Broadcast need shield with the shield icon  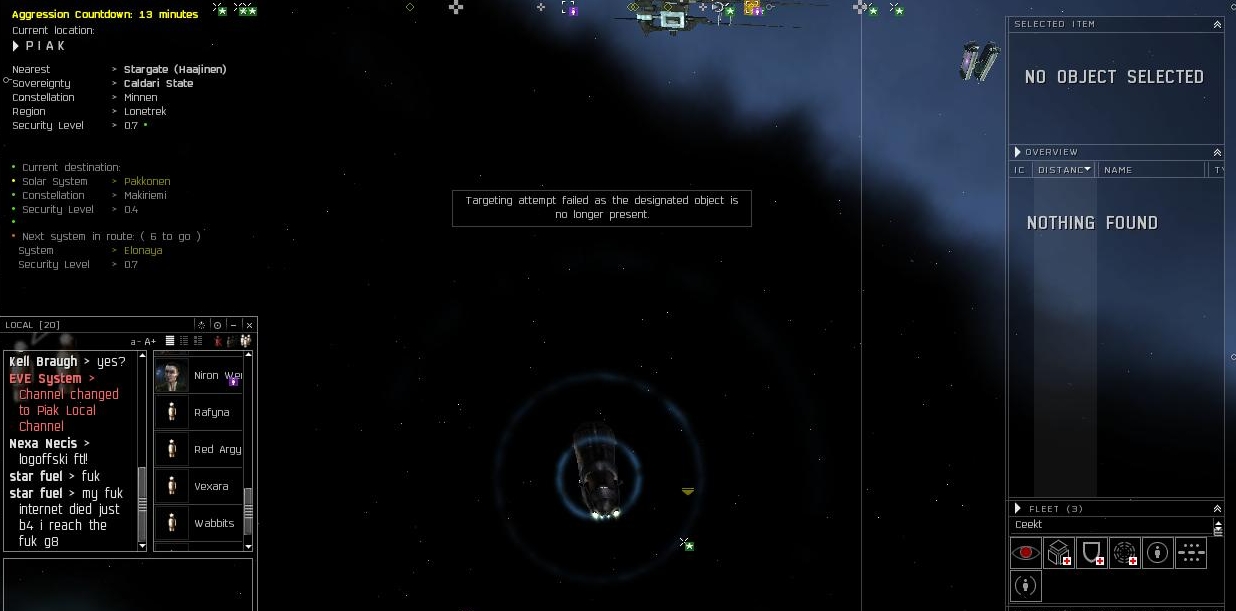1092,552
